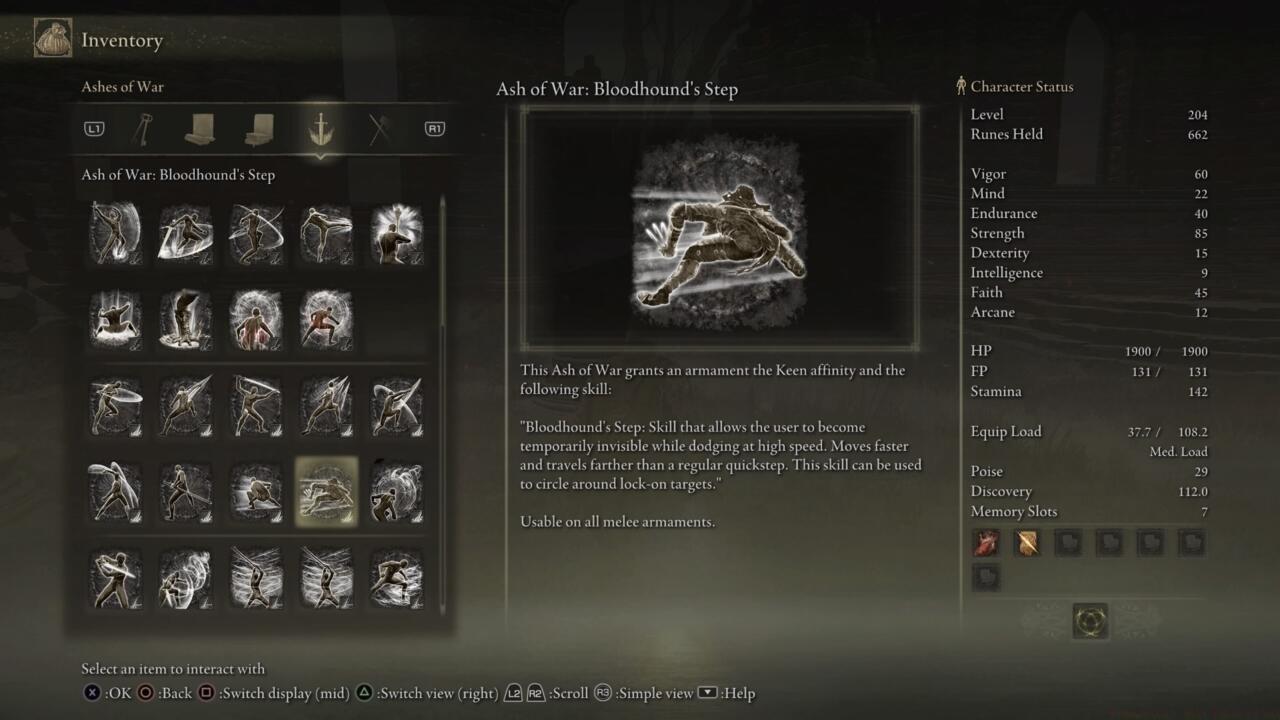Select the whirlwind figure ash in bottom row
This screenshot has width=1280, height=720.
[185, 578]
